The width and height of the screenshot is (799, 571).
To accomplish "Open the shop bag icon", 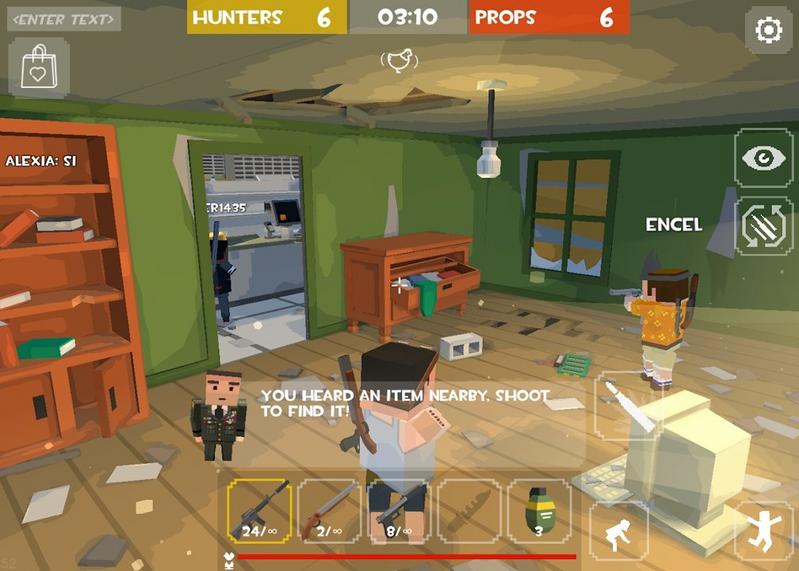I will click(40, 68).
